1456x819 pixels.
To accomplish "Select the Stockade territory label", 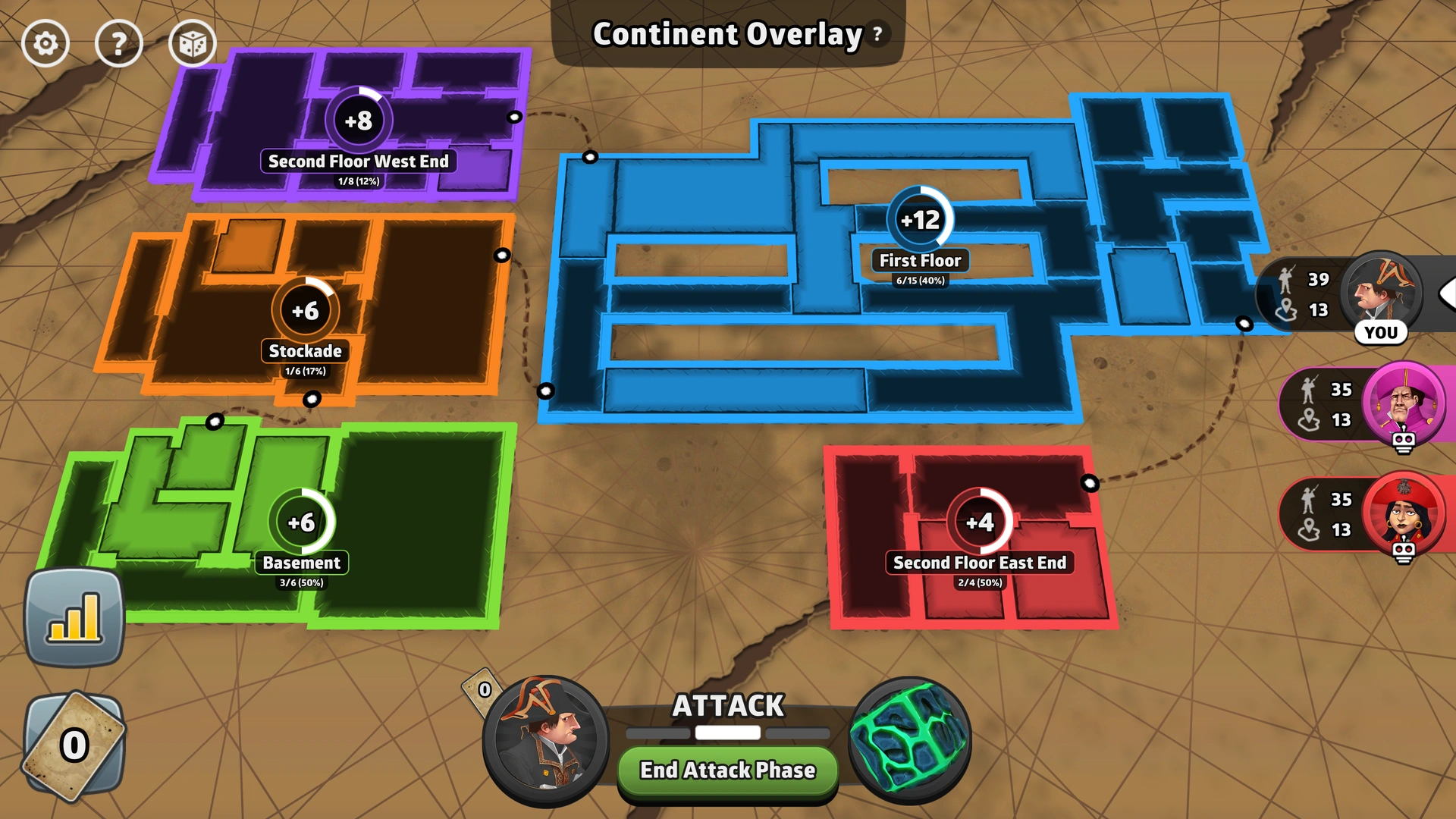I will (306, 351).
